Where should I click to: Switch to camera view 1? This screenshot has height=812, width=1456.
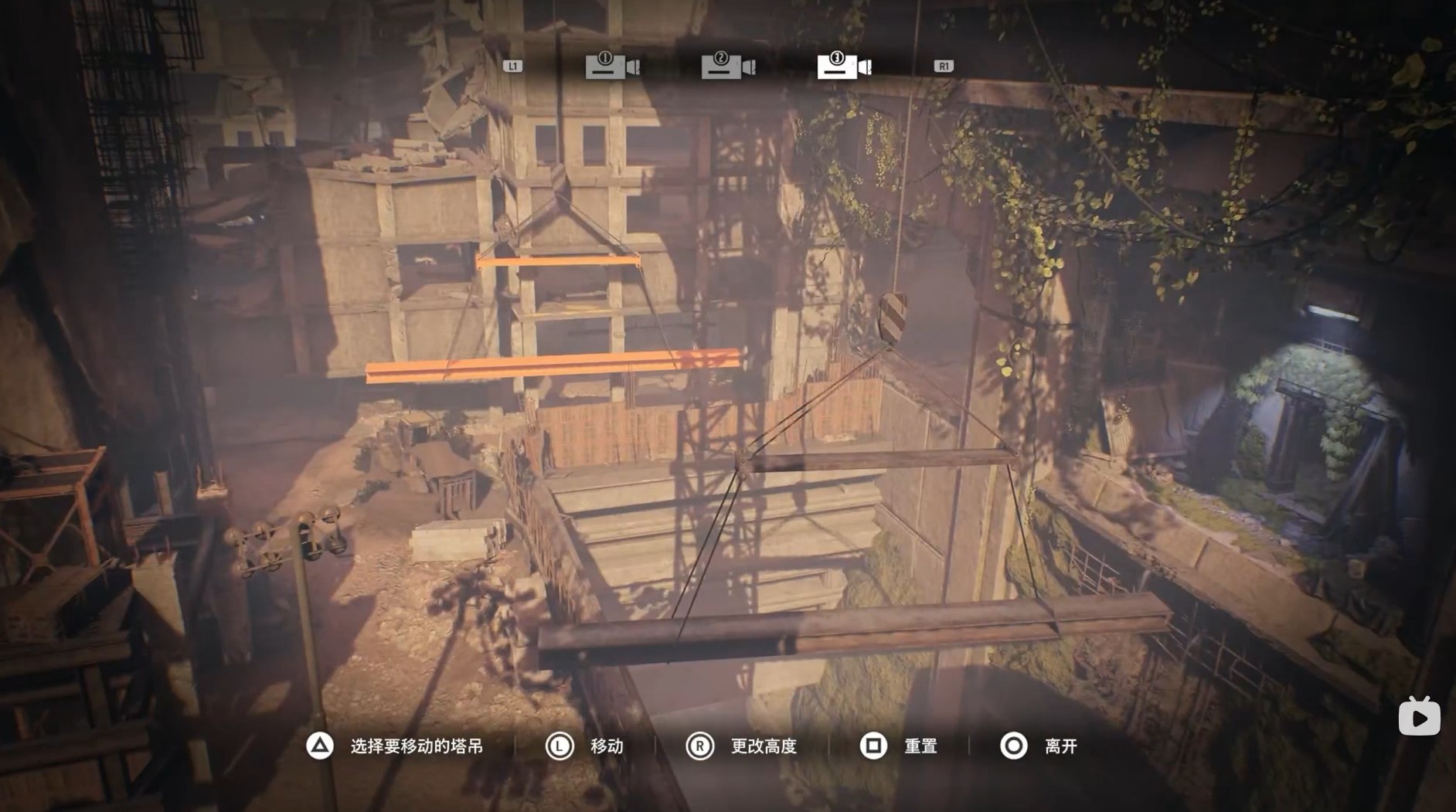tap(612, 66)
